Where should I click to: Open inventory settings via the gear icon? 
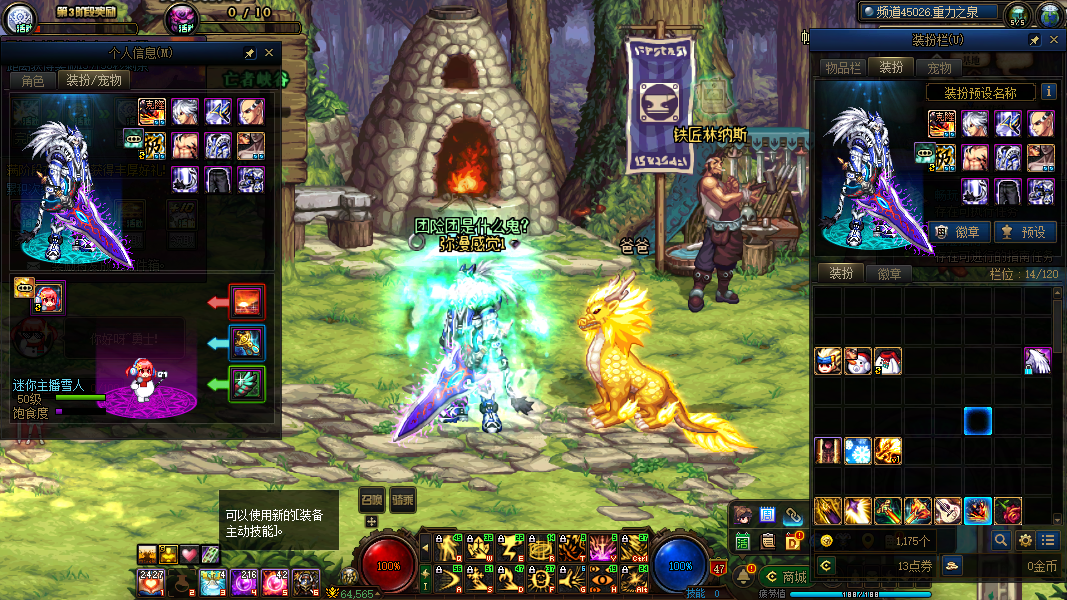1025,540
